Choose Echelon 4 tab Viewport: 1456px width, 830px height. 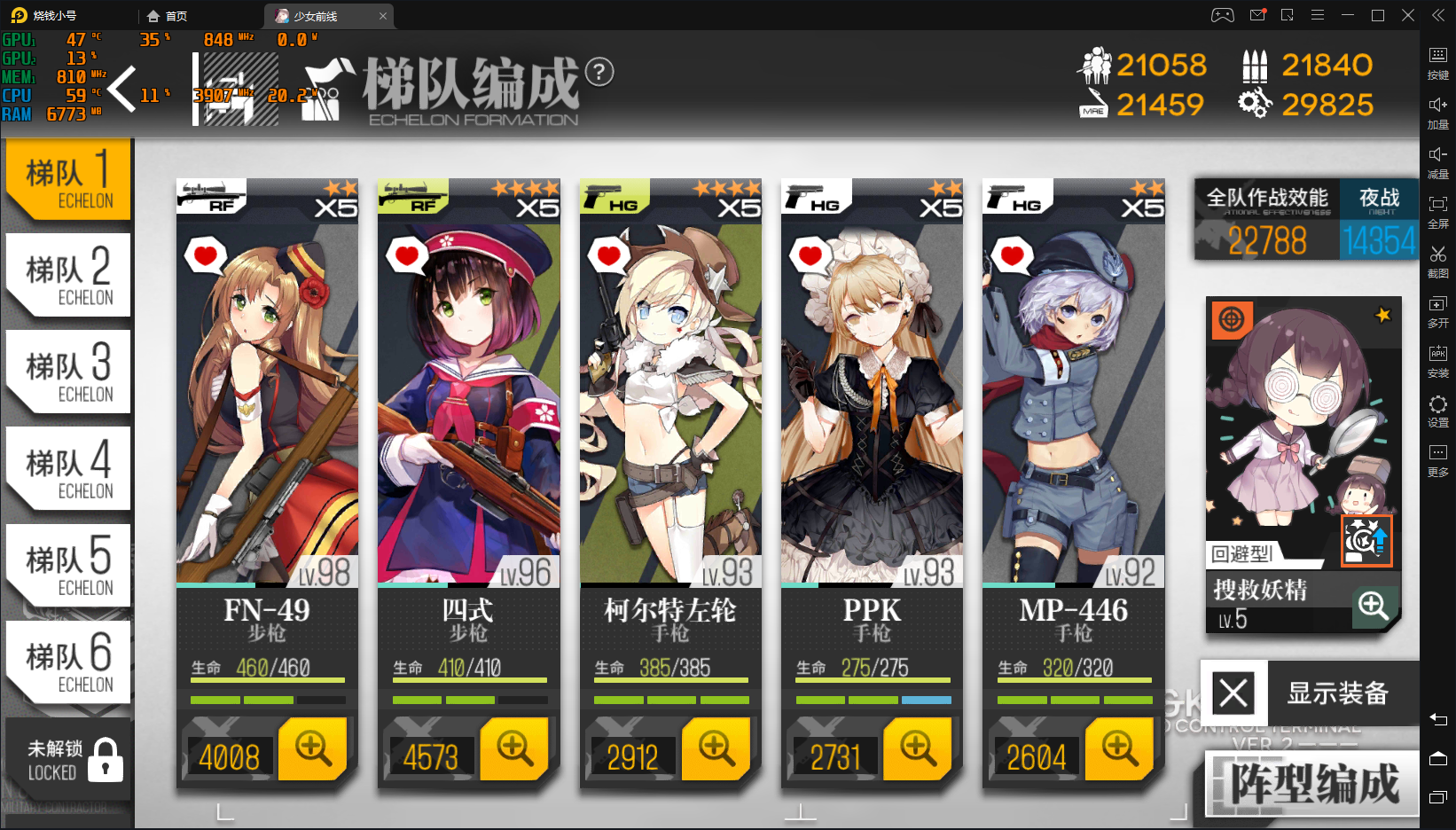tap(68, 469)
